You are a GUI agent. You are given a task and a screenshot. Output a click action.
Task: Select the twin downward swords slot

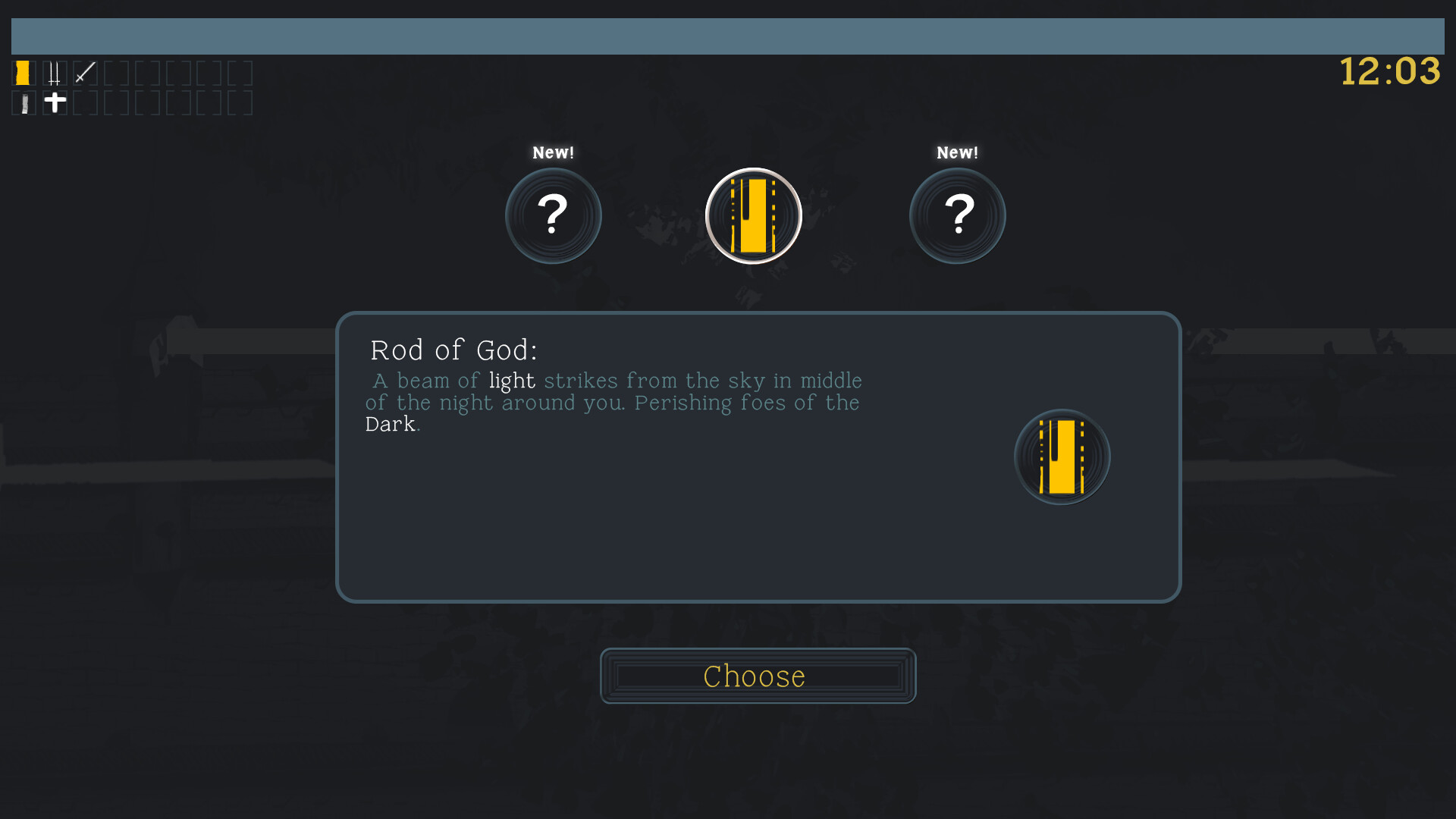(x=55, y=73)
